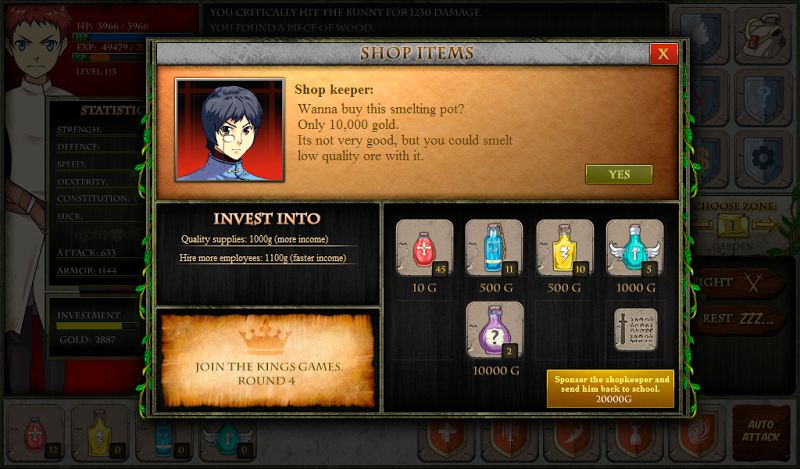Sponsor the shopkeeper for 20000G
The width and height of the screenshot is (800, 469).
tap(609, 388)
